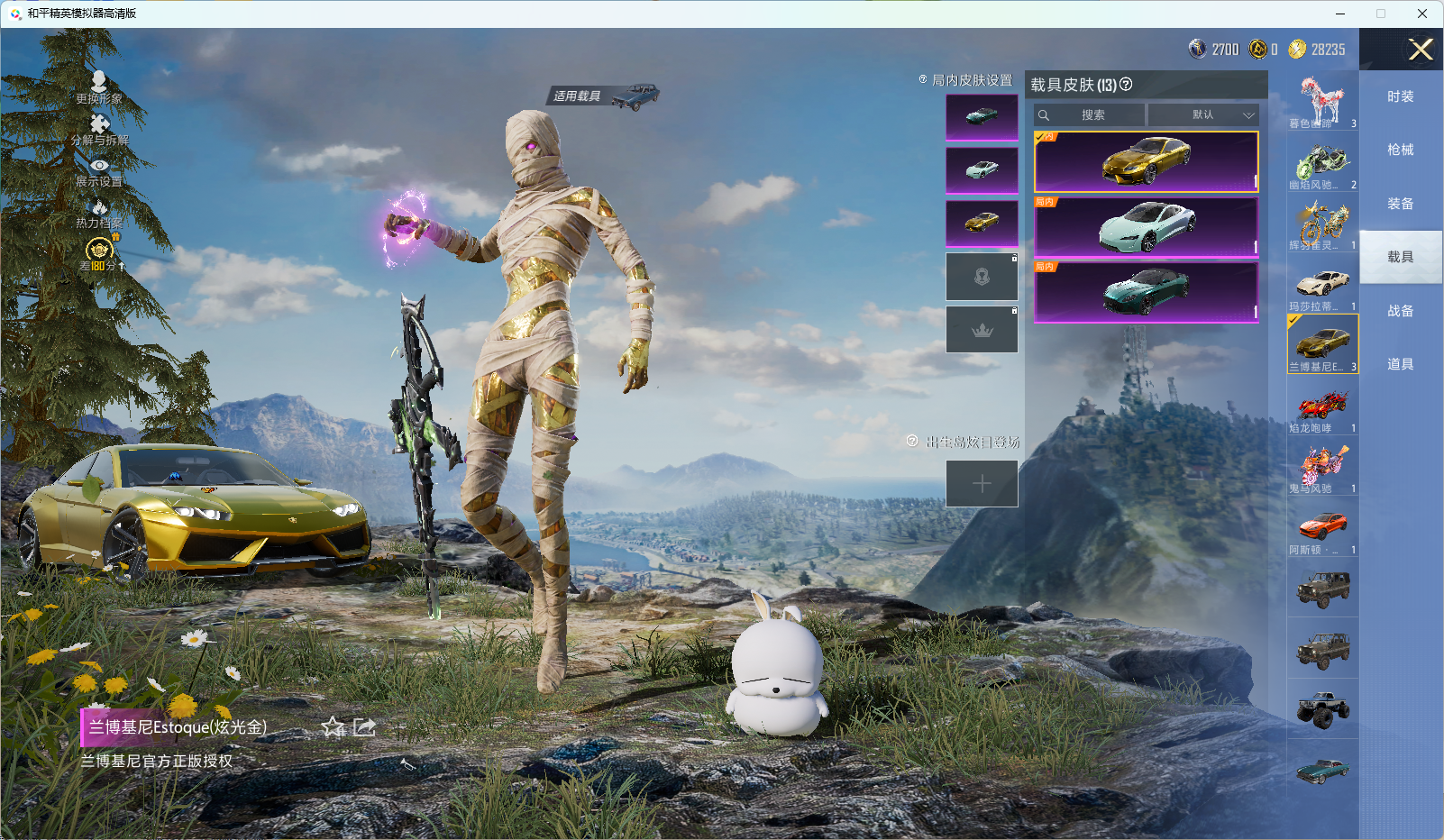Choose the white-mint sports car skin
This screenshot has width=1444, height=840.
point(1146,227)
